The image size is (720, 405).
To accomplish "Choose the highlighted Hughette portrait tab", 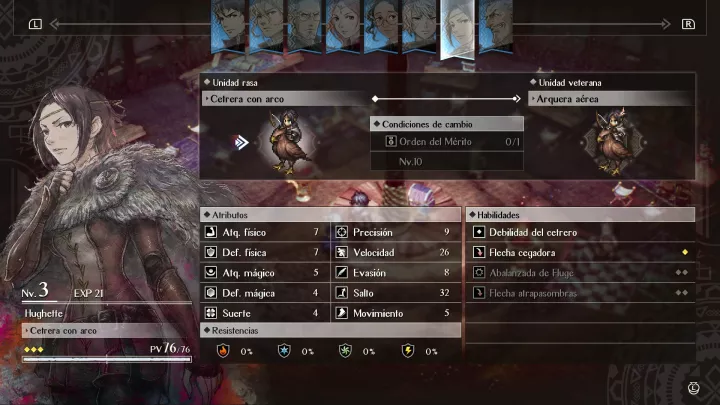I will tap(457, 28).
